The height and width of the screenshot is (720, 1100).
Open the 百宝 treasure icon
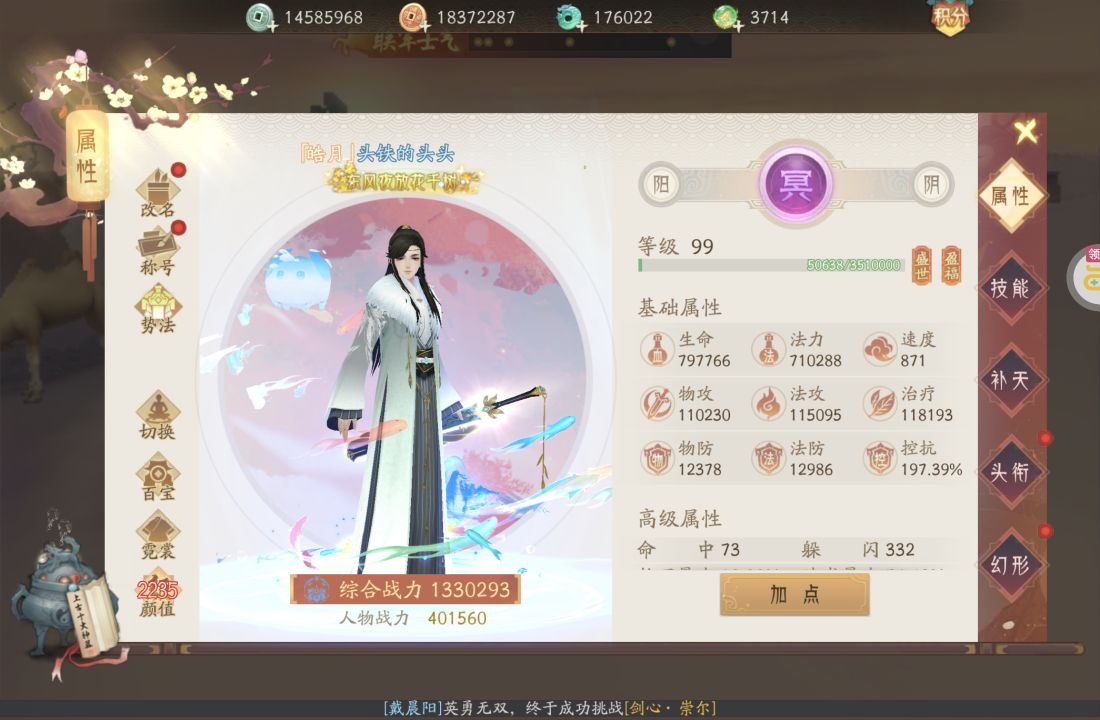pos(158,474)
